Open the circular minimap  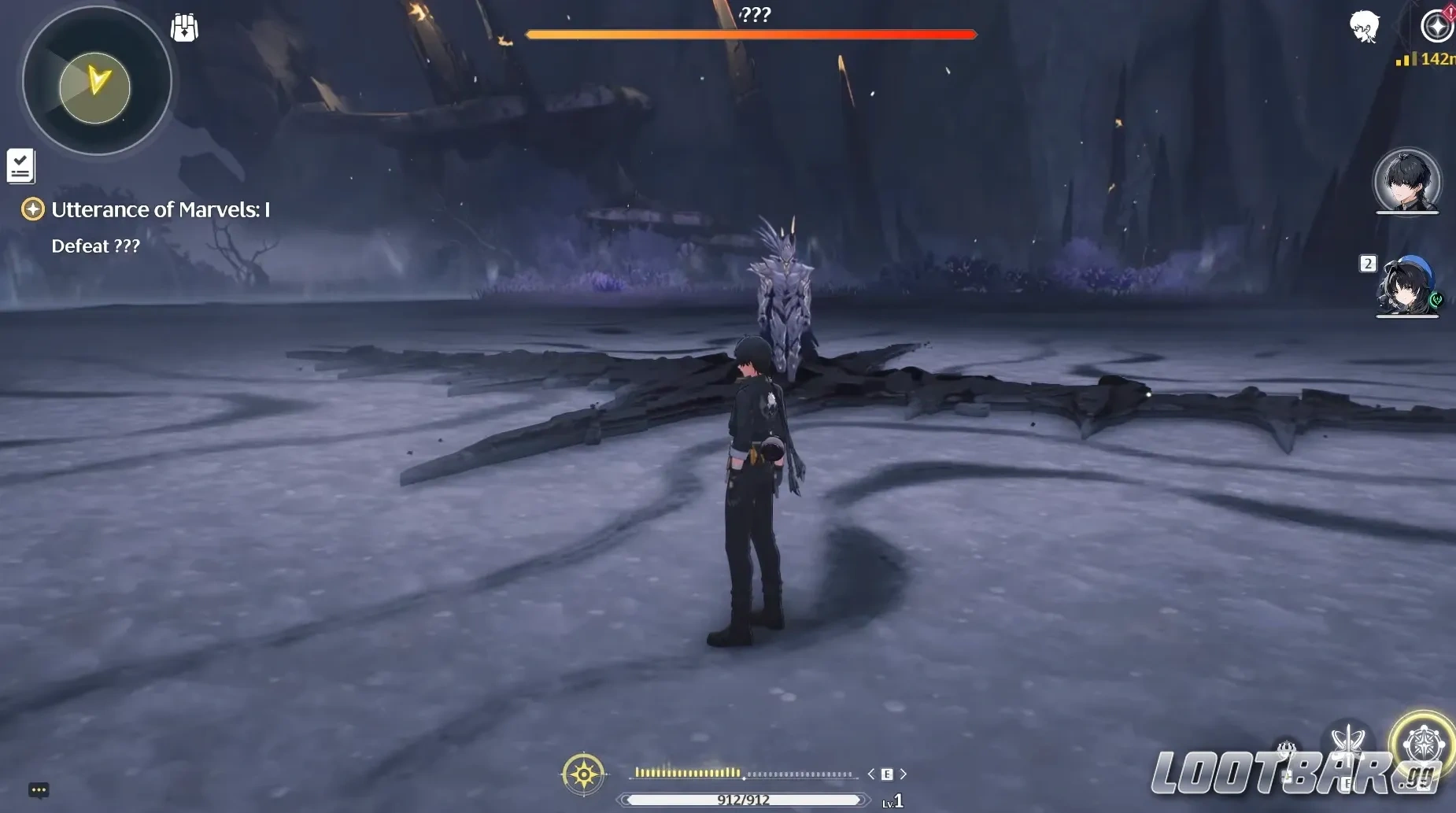(x=97, y=81)
